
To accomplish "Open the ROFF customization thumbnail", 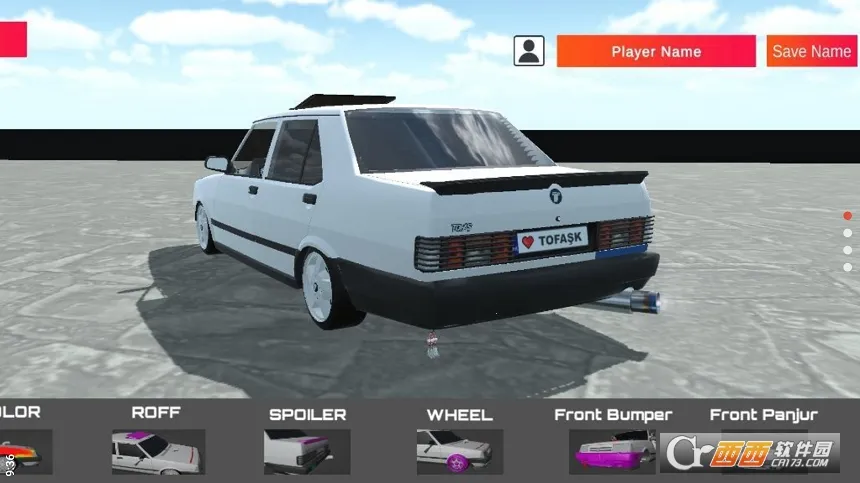I will pyautogui.click(x=158, y=451).
